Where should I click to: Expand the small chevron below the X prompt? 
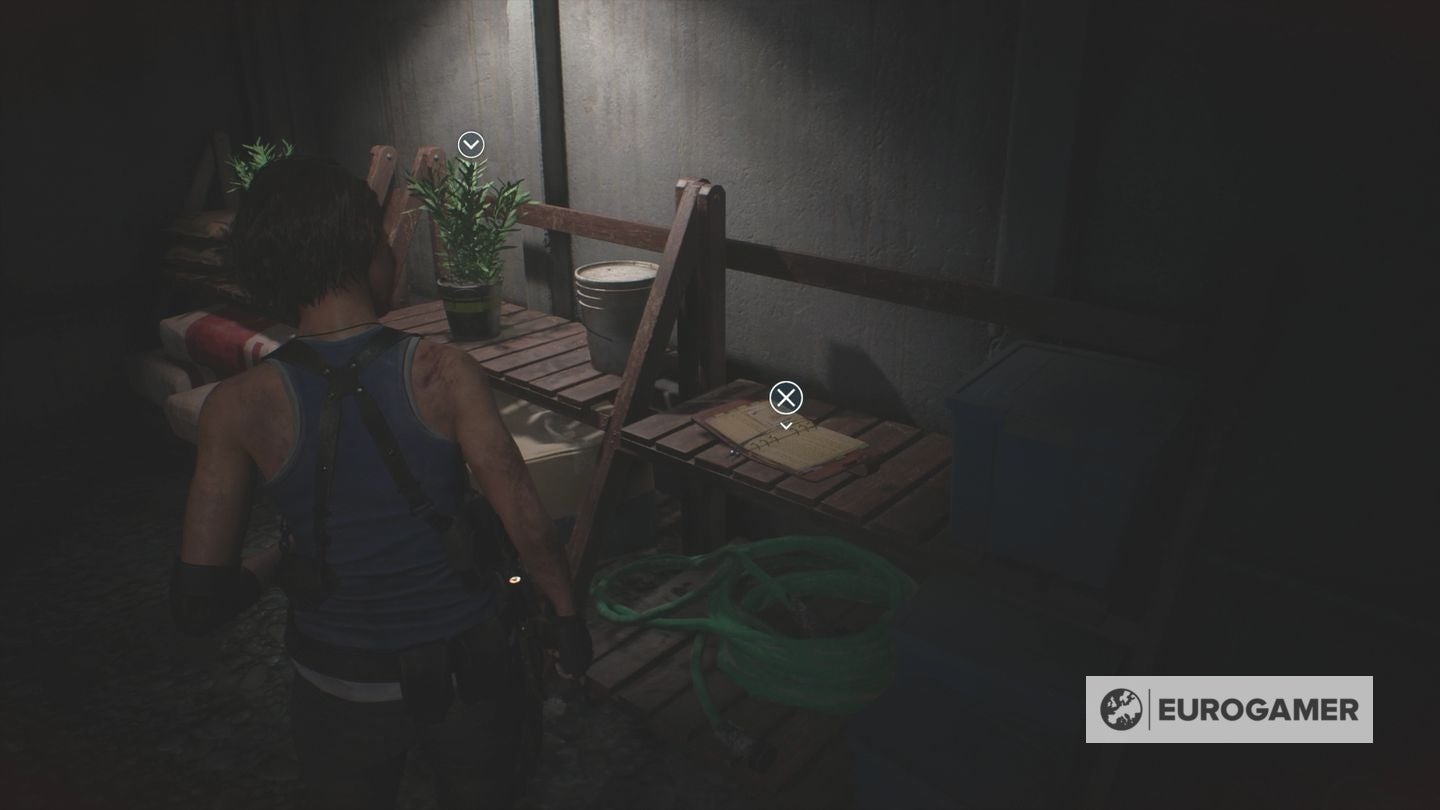tap(786, 424)
